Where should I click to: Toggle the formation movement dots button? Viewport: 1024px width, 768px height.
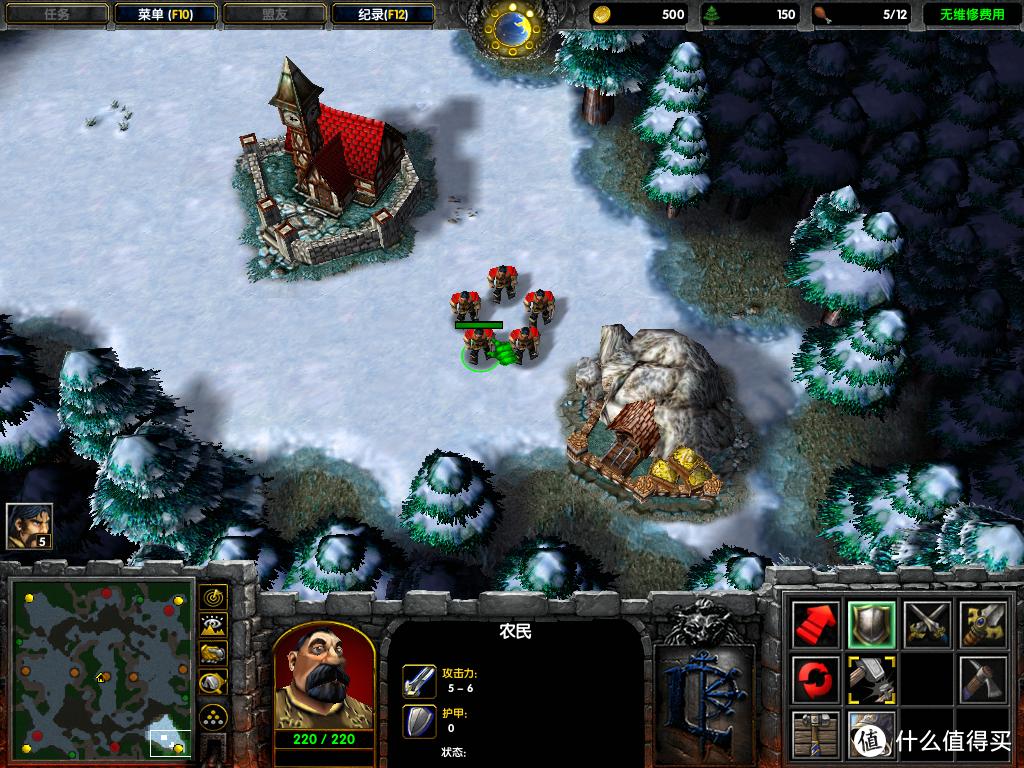[x=213, y=717]
